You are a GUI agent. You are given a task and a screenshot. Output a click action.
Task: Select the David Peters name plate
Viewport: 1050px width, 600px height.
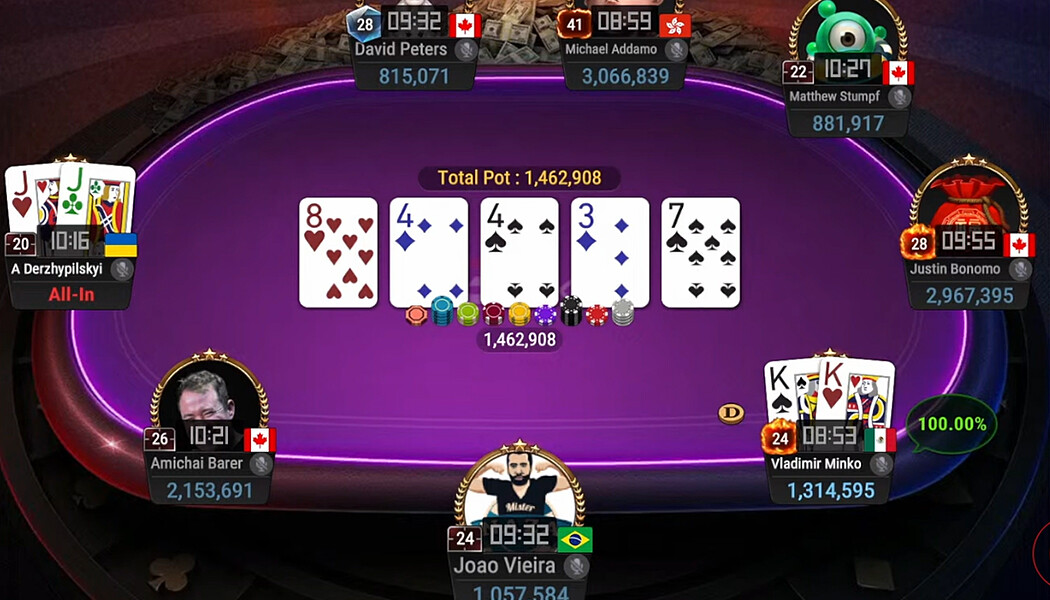[402, 49]
